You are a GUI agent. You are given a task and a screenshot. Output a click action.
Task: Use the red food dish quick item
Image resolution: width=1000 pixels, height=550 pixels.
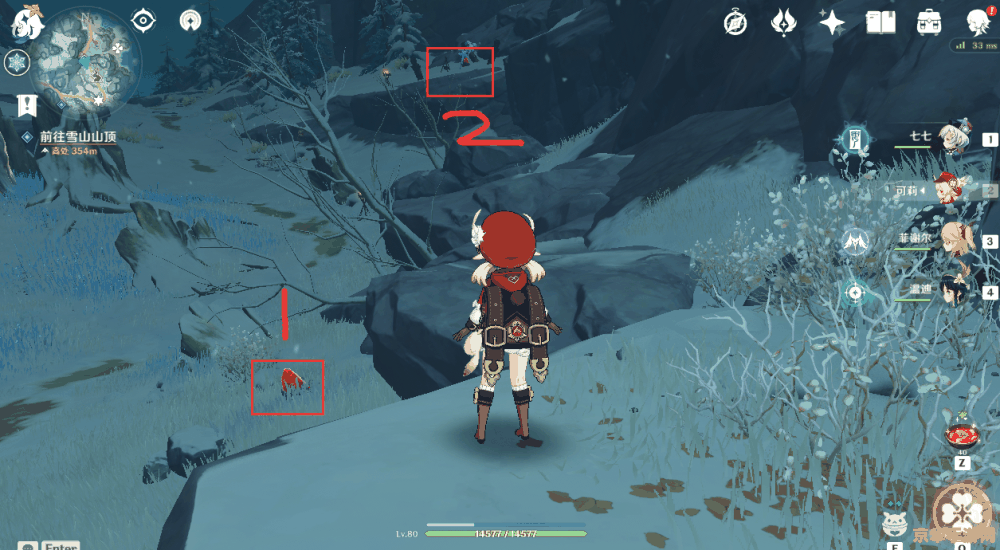(x=961, y=438)
